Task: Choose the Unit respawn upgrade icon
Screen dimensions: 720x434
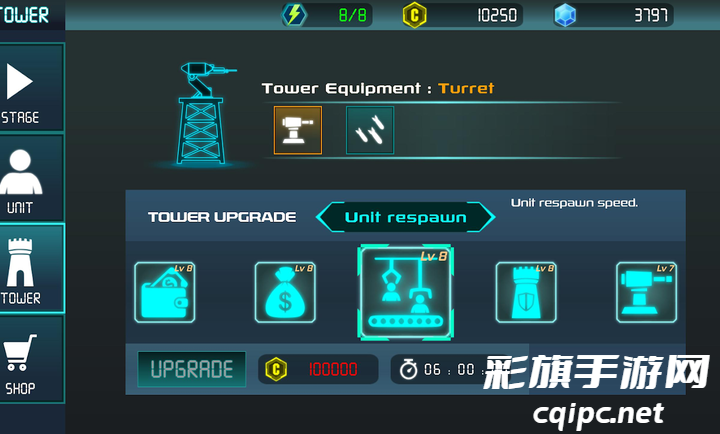Action: [406, 292]
